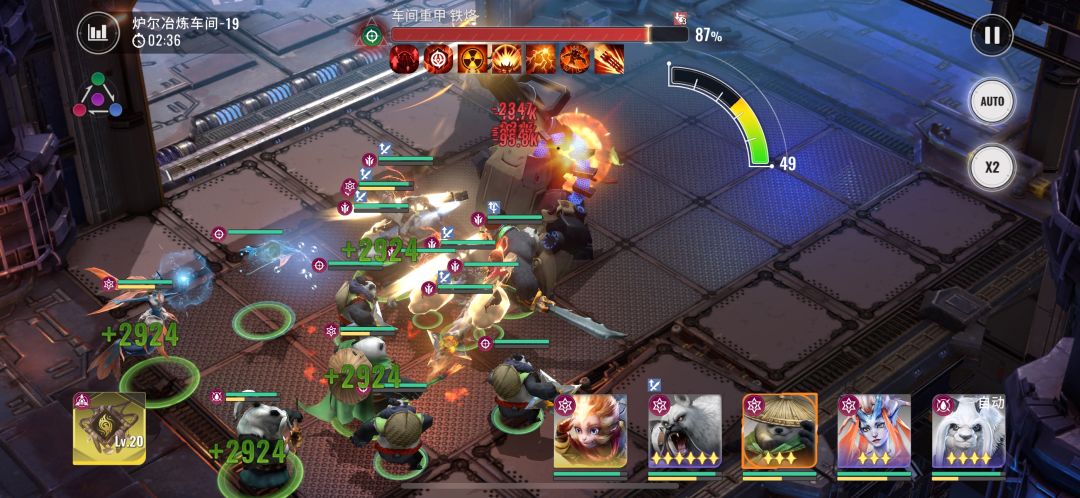Click the boss target crosshair icon
1080x498 pixels.
[372, 35]
